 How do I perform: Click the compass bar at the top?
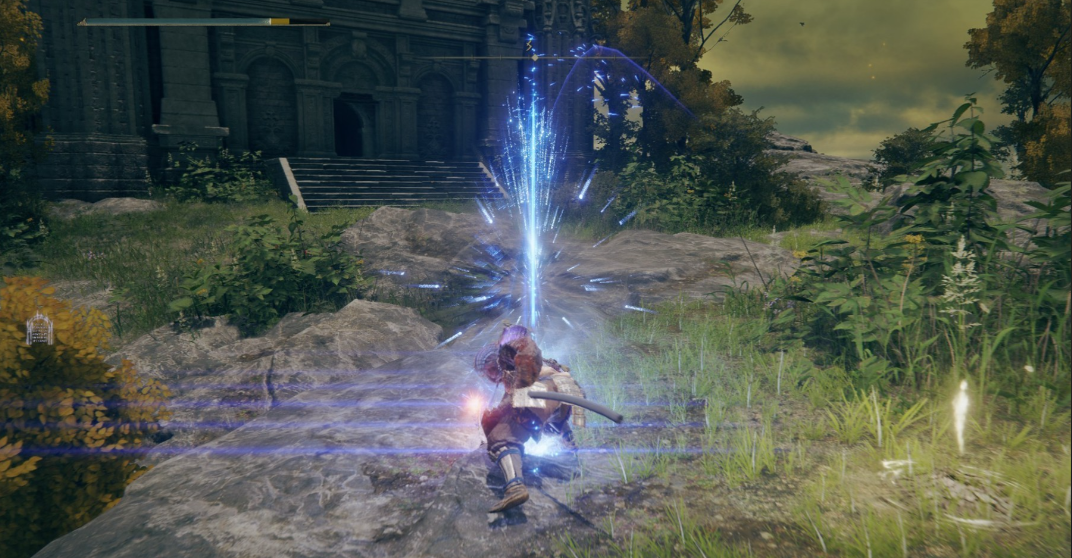535,57
